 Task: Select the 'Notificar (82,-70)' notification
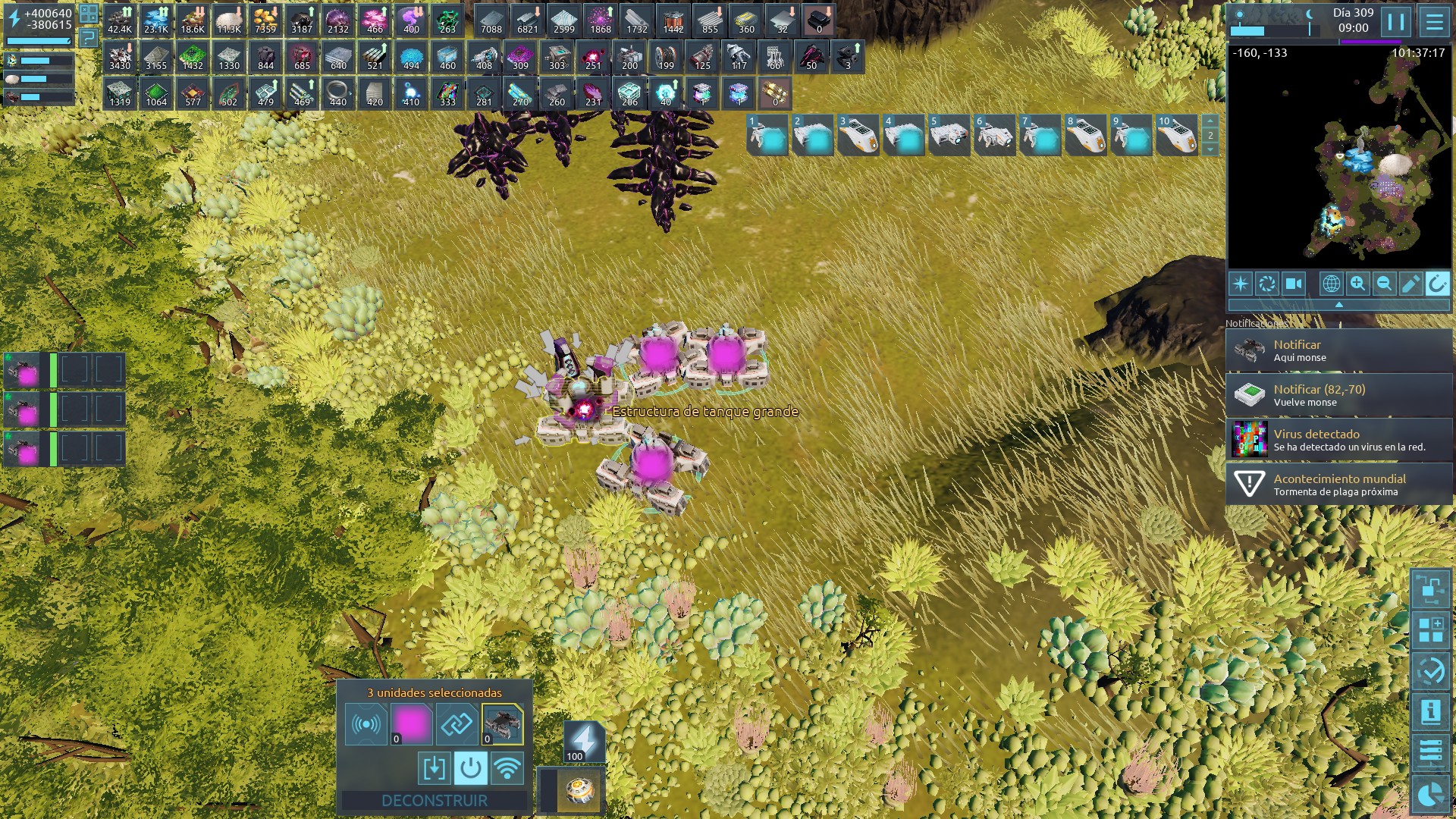1338,395
